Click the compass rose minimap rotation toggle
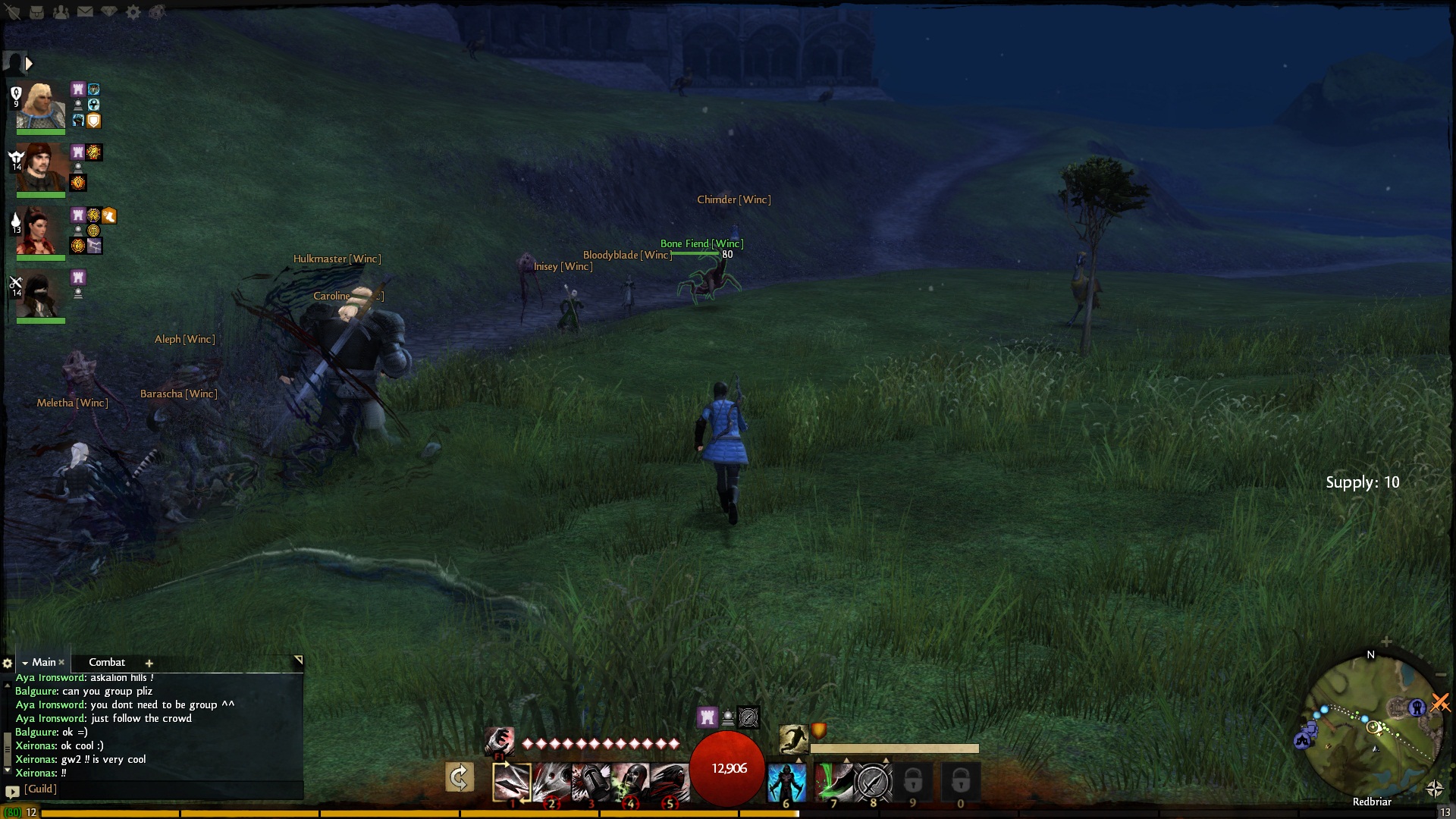1456x819 pixels. click(x=1434, y=789)
